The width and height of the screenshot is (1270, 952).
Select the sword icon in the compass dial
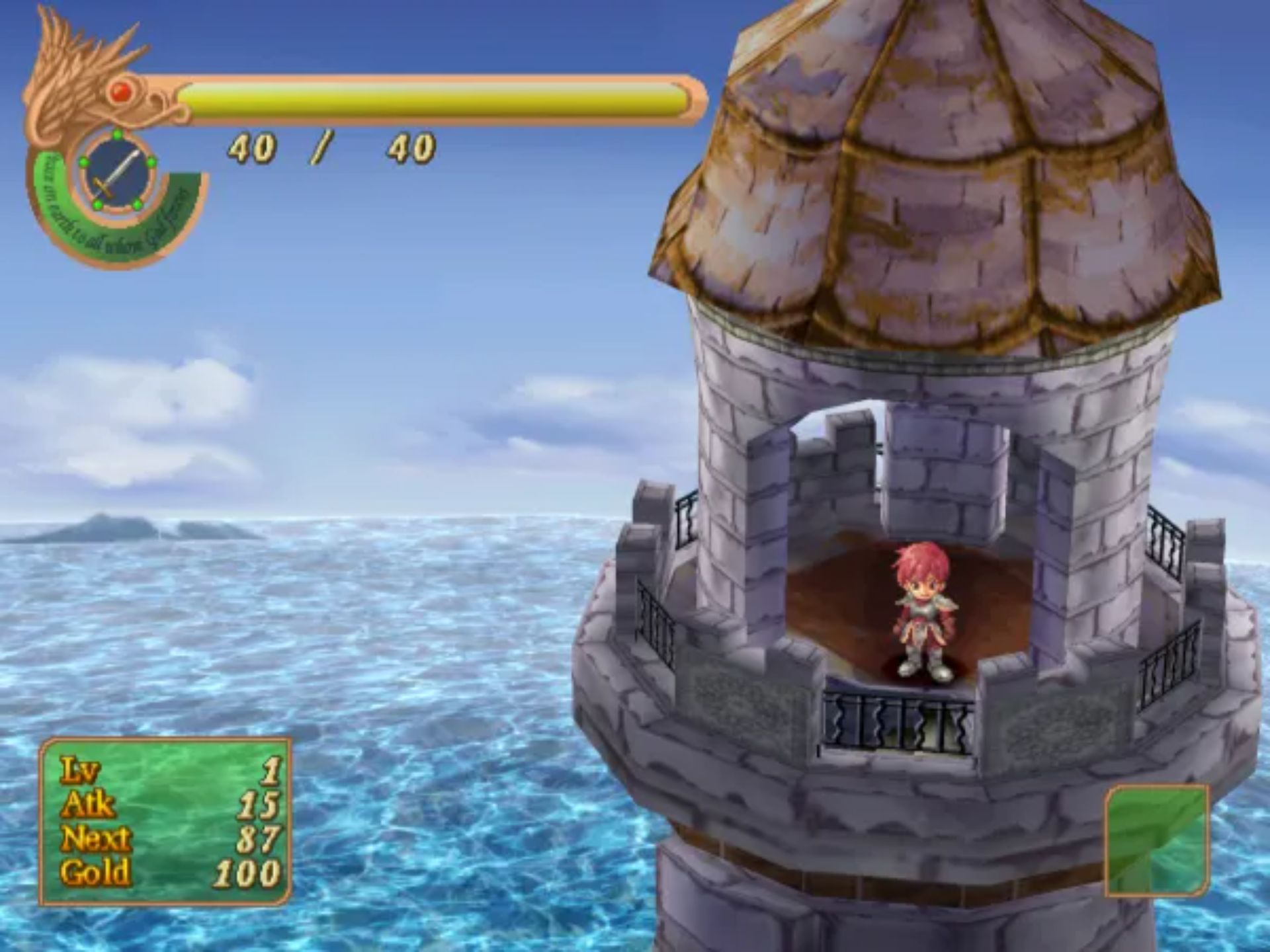tap(116, 173)
